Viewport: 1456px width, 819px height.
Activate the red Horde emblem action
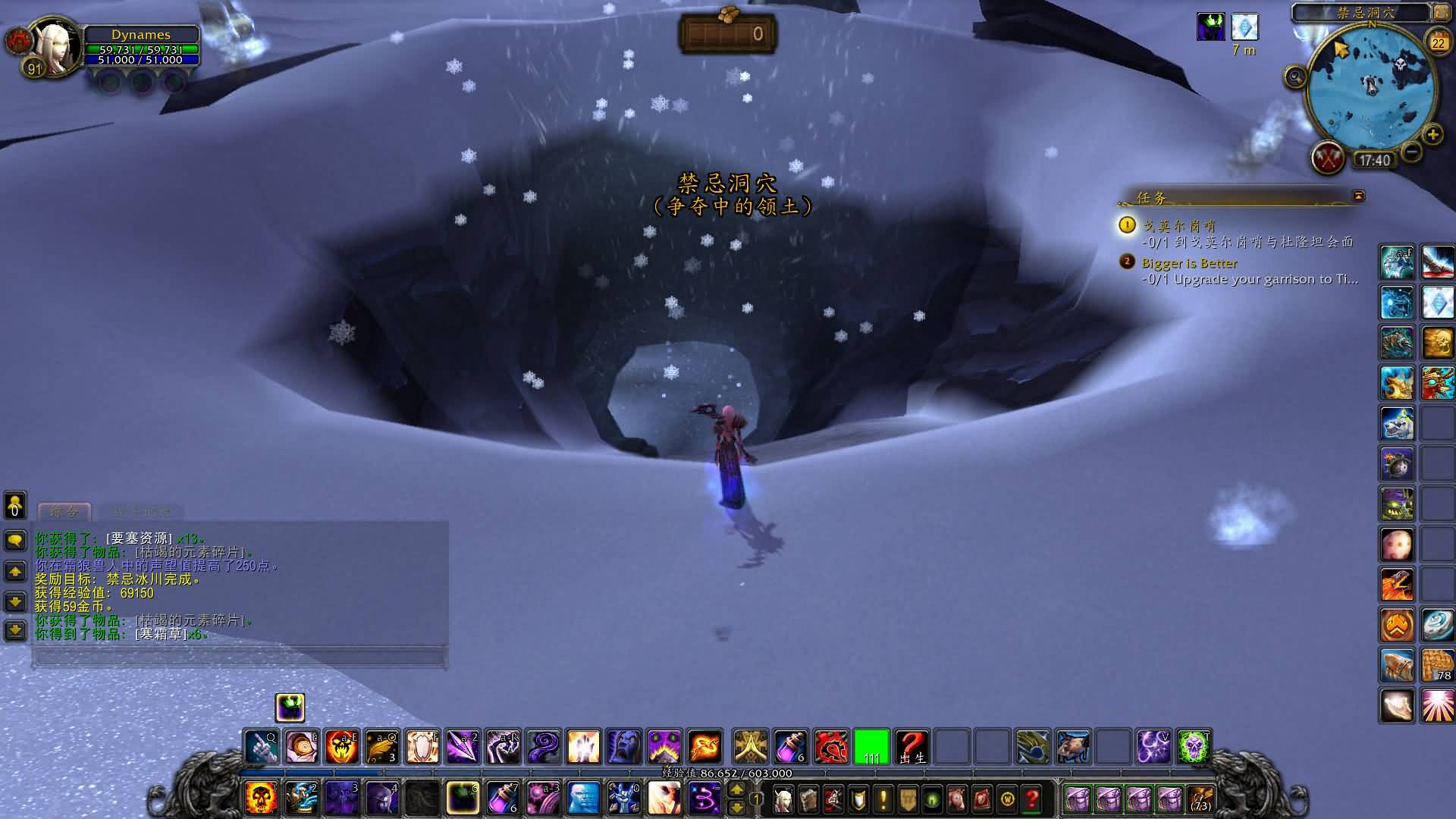[831, 747]
